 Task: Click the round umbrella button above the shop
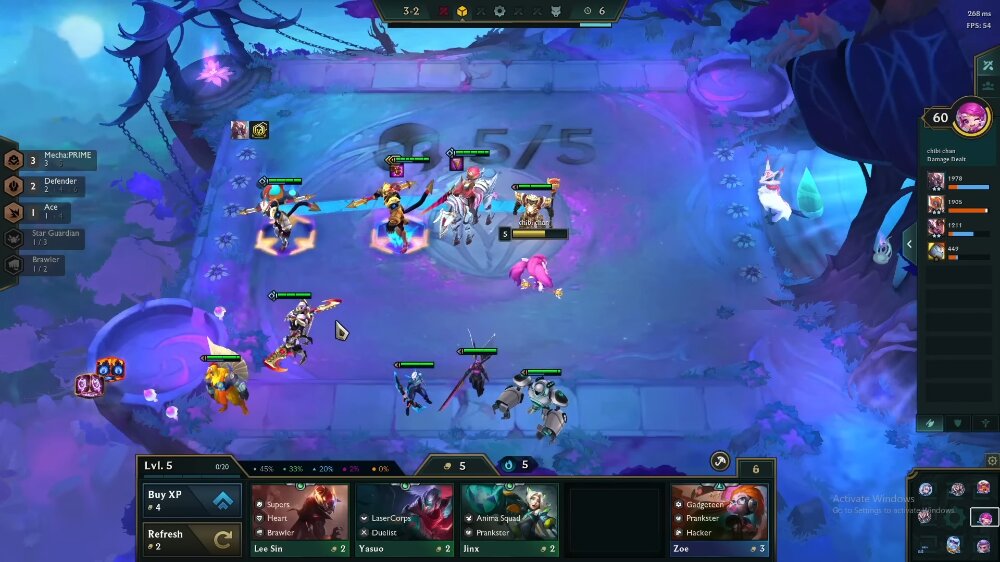point(720,461)
